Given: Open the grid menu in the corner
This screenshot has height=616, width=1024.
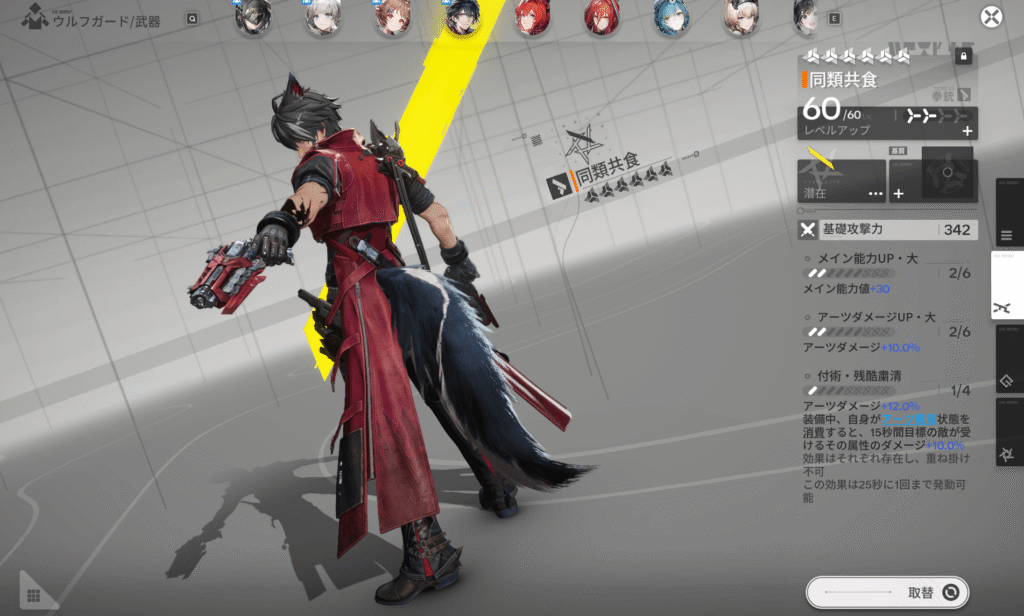Looking at the screenshot, I should (33, 595).
